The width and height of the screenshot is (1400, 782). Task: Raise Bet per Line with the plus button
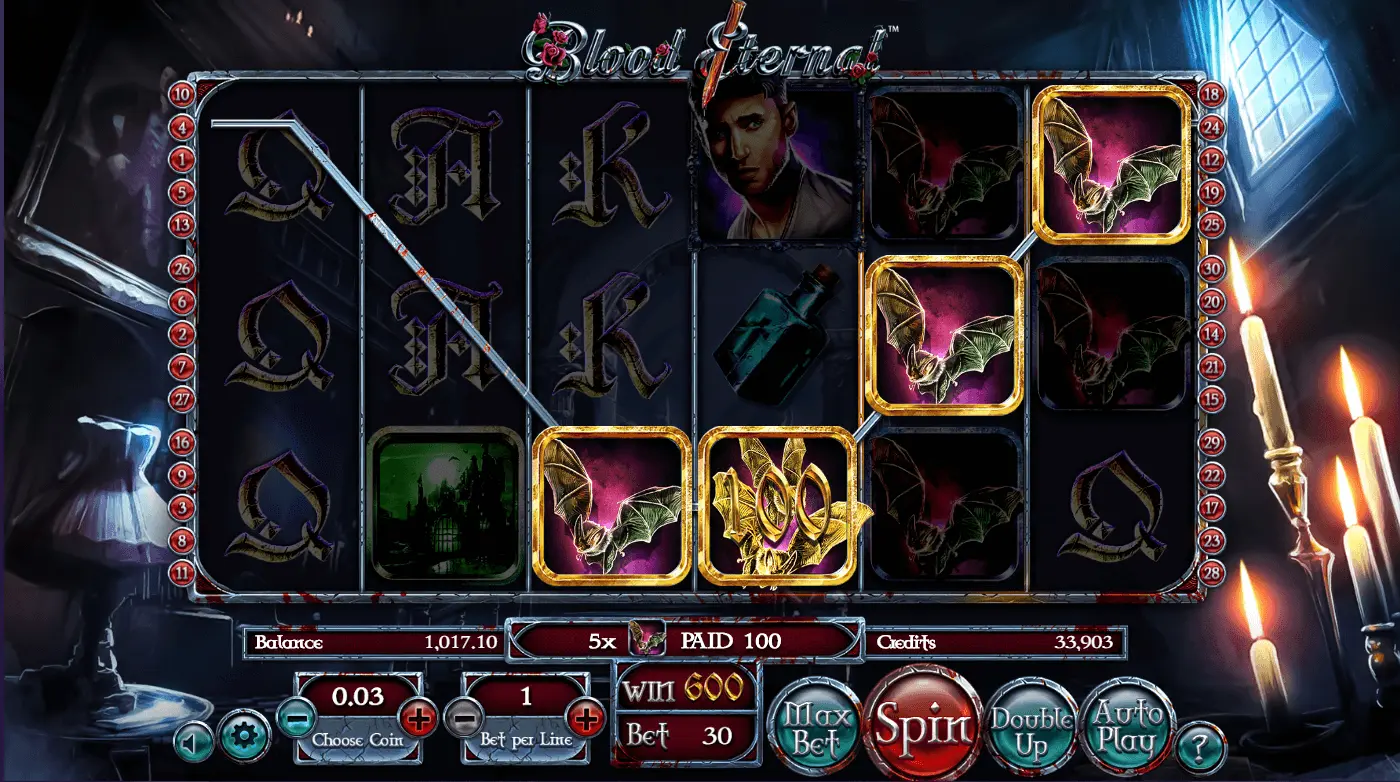(x=586, y=716)
